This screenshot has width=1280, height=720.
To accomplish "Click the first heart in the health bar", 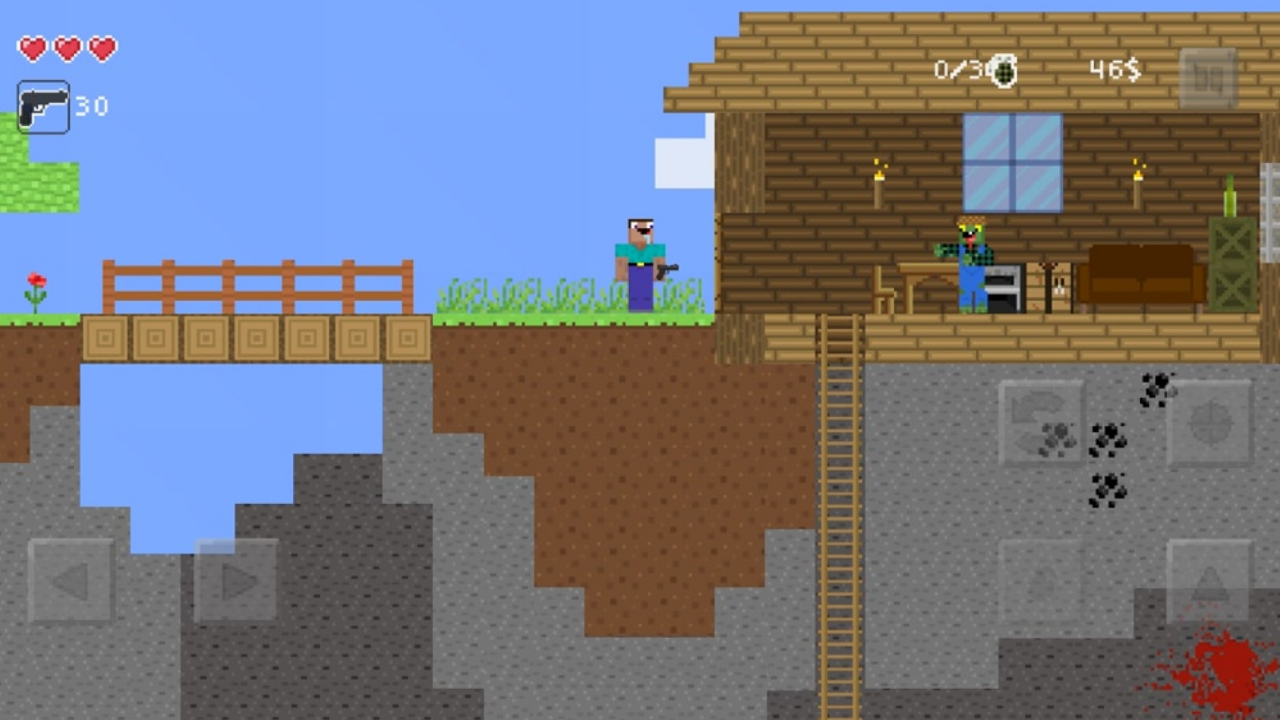I will tap(31, 49).
